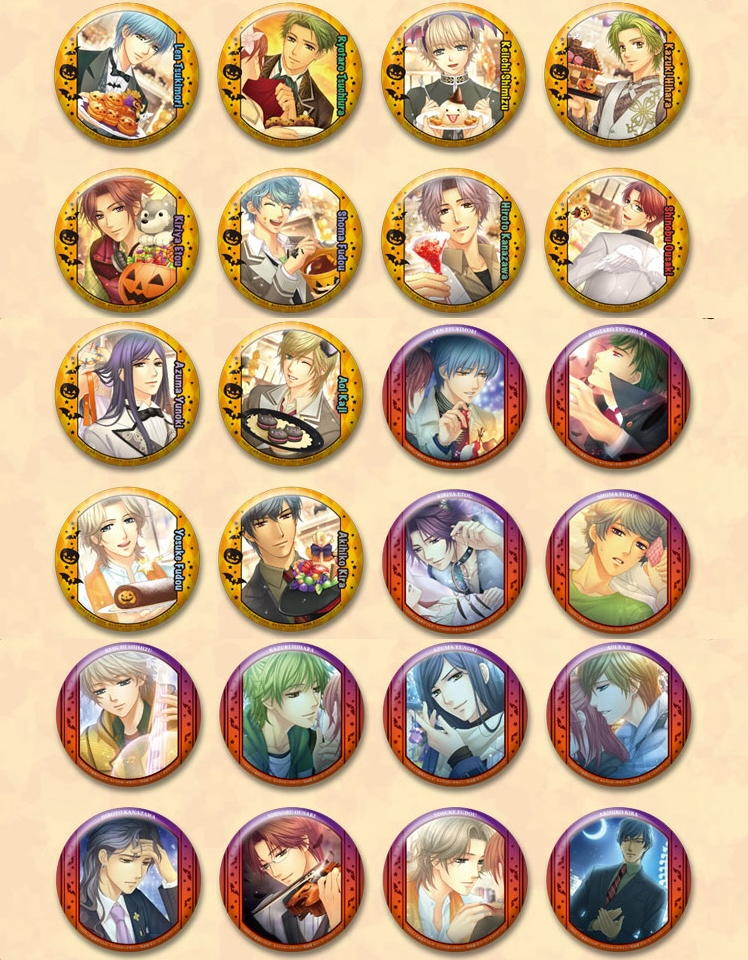Choose the purple Hiroto Kanazawa badge

click(126, 880)
